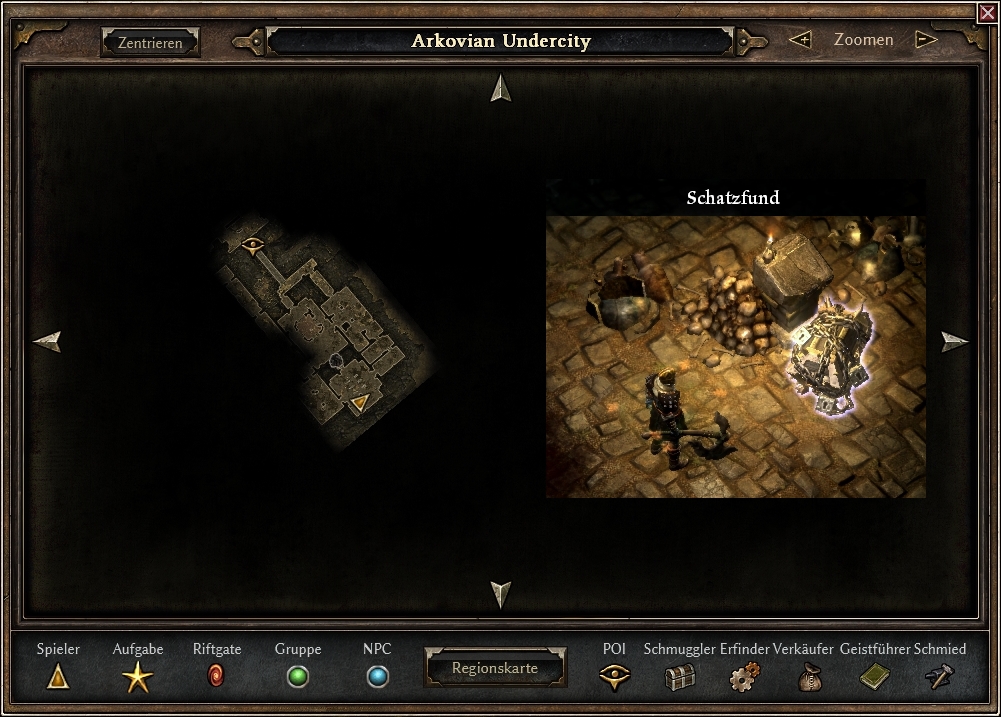
Task: Close the map window
Action: (987, 12)
